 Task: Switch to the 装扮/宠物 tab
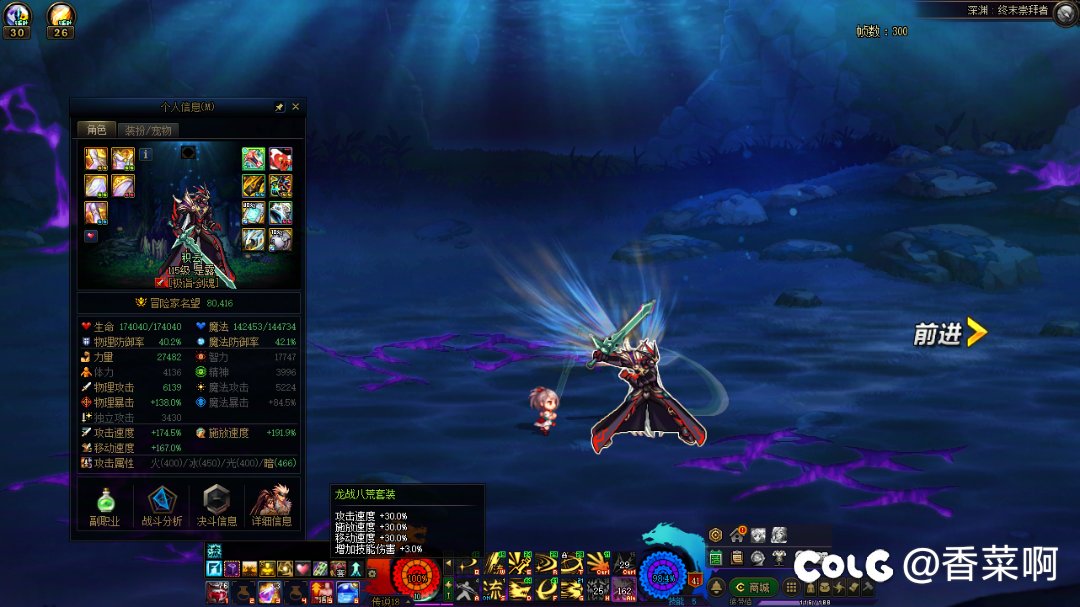pyautogui.click(x=148, y=130)
